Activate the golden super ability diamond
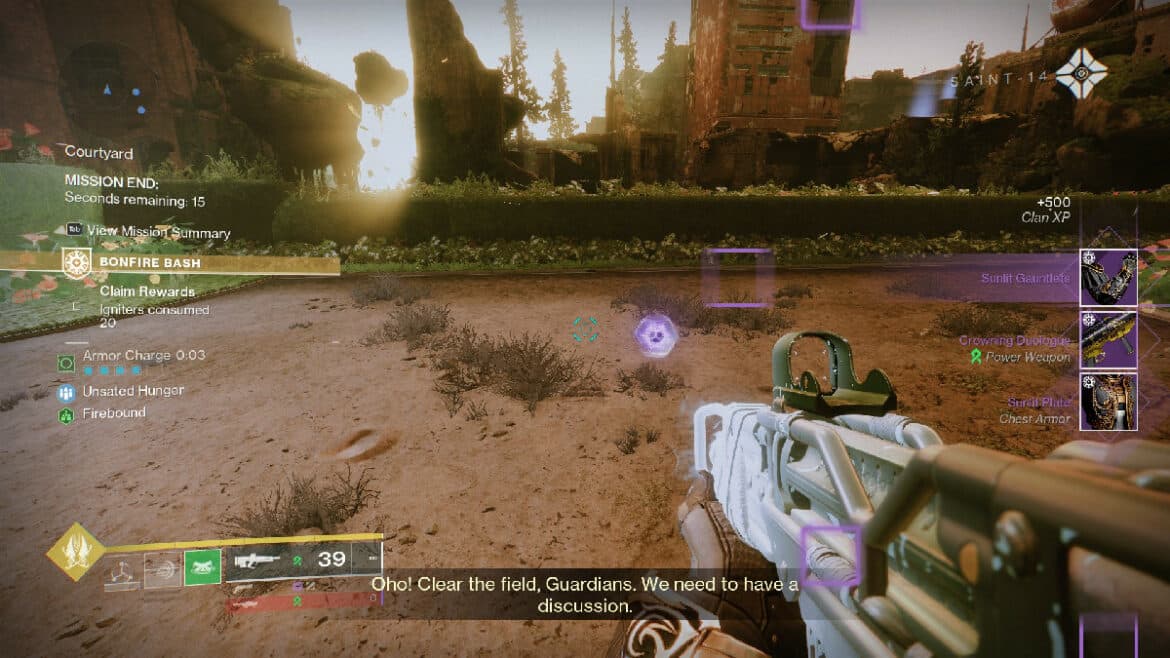1170x658 pixels. [76, 550]
